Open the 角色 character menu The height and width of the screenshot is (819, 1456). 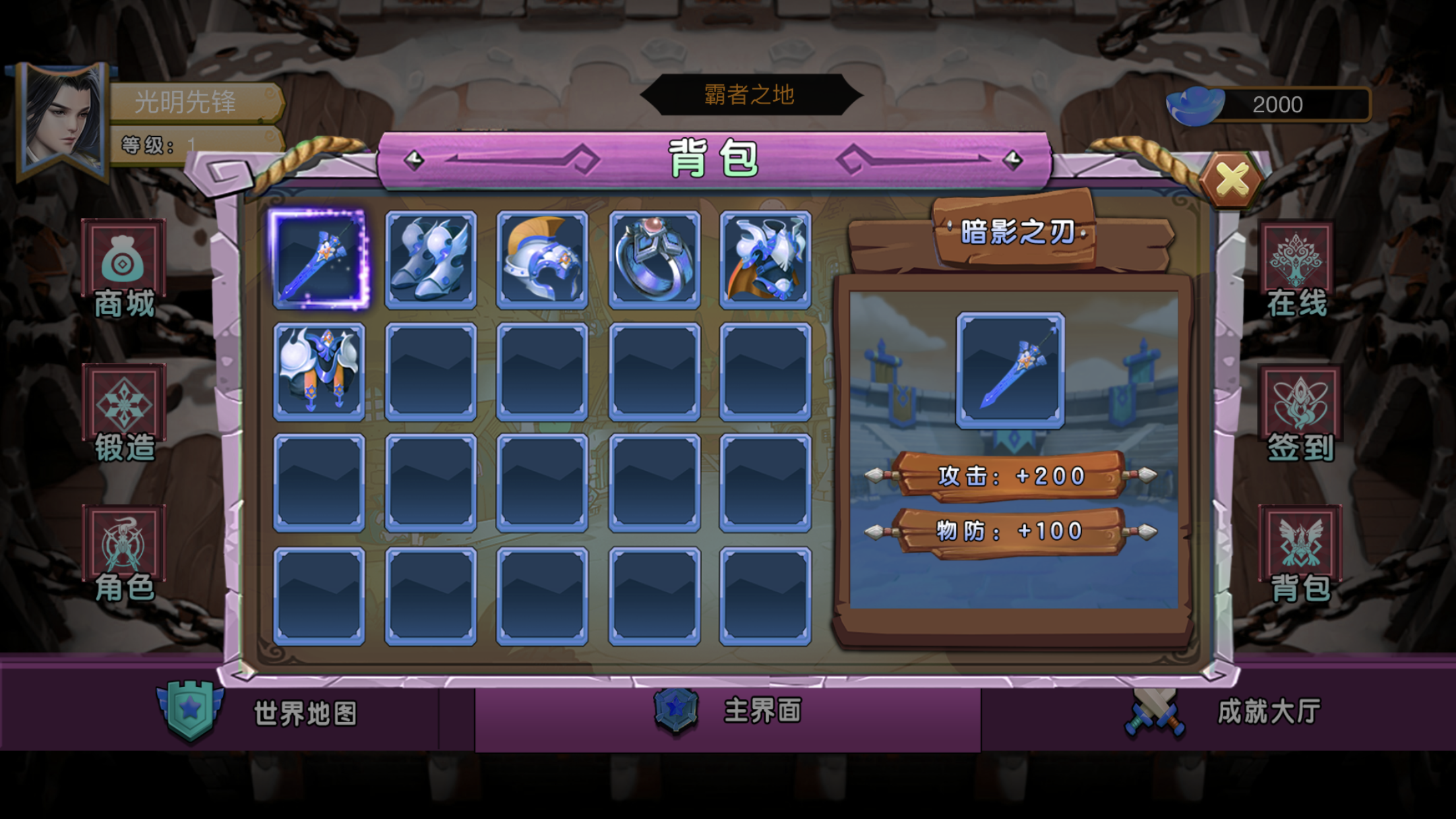124,555
